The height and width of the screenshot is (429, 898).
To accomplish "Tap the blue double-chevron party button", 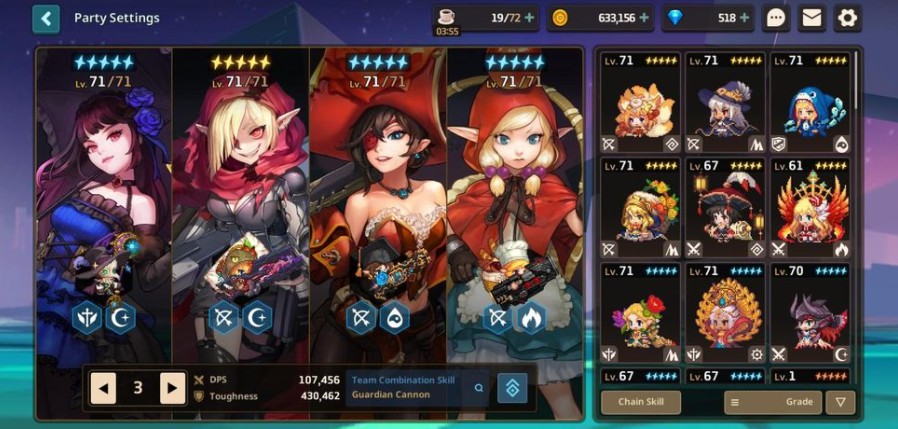I will pyautogui.click(x=514, y=388).
